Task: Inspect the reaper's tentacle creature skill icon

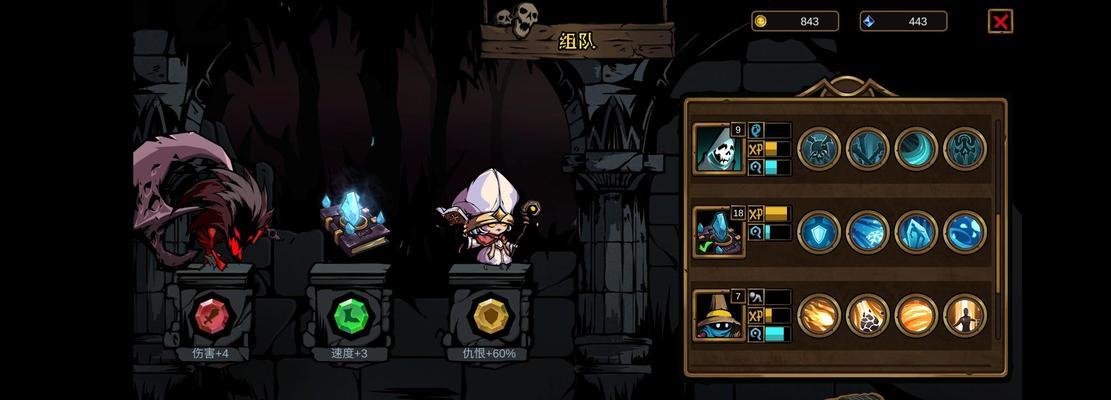Action: [965, 149]
